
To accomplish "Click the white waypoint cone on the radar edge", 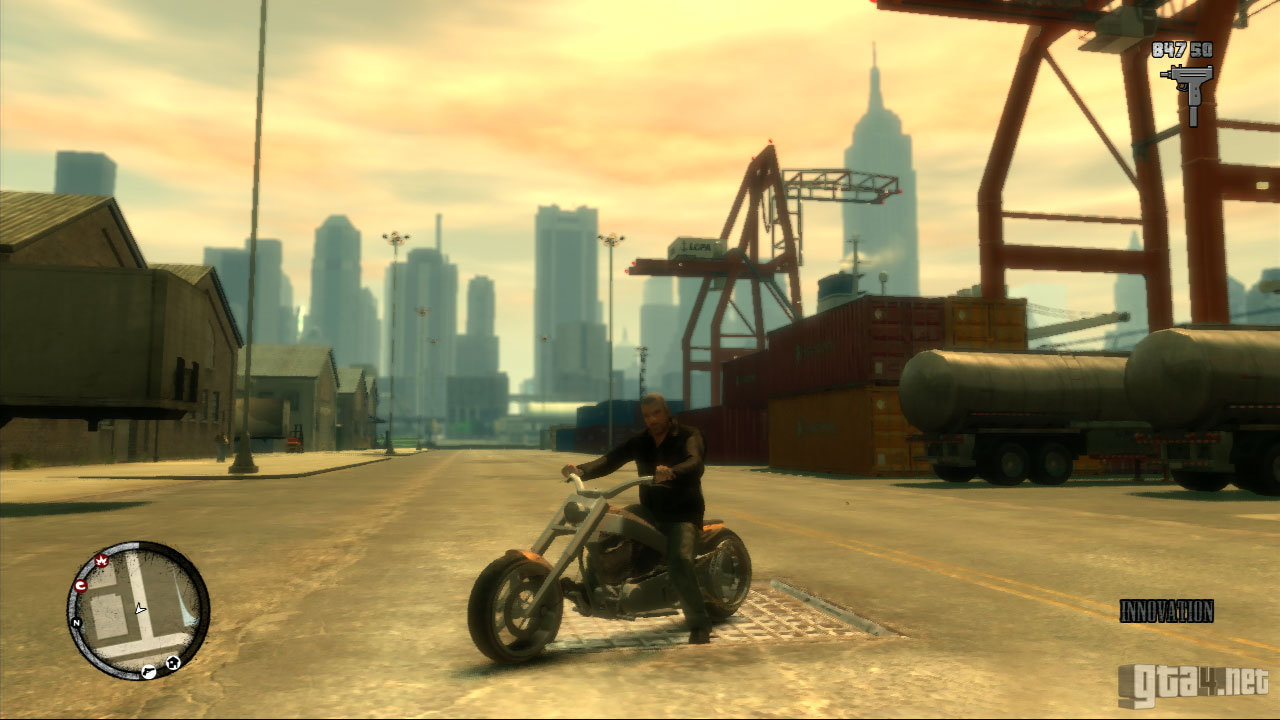I will tap(188, 609).
